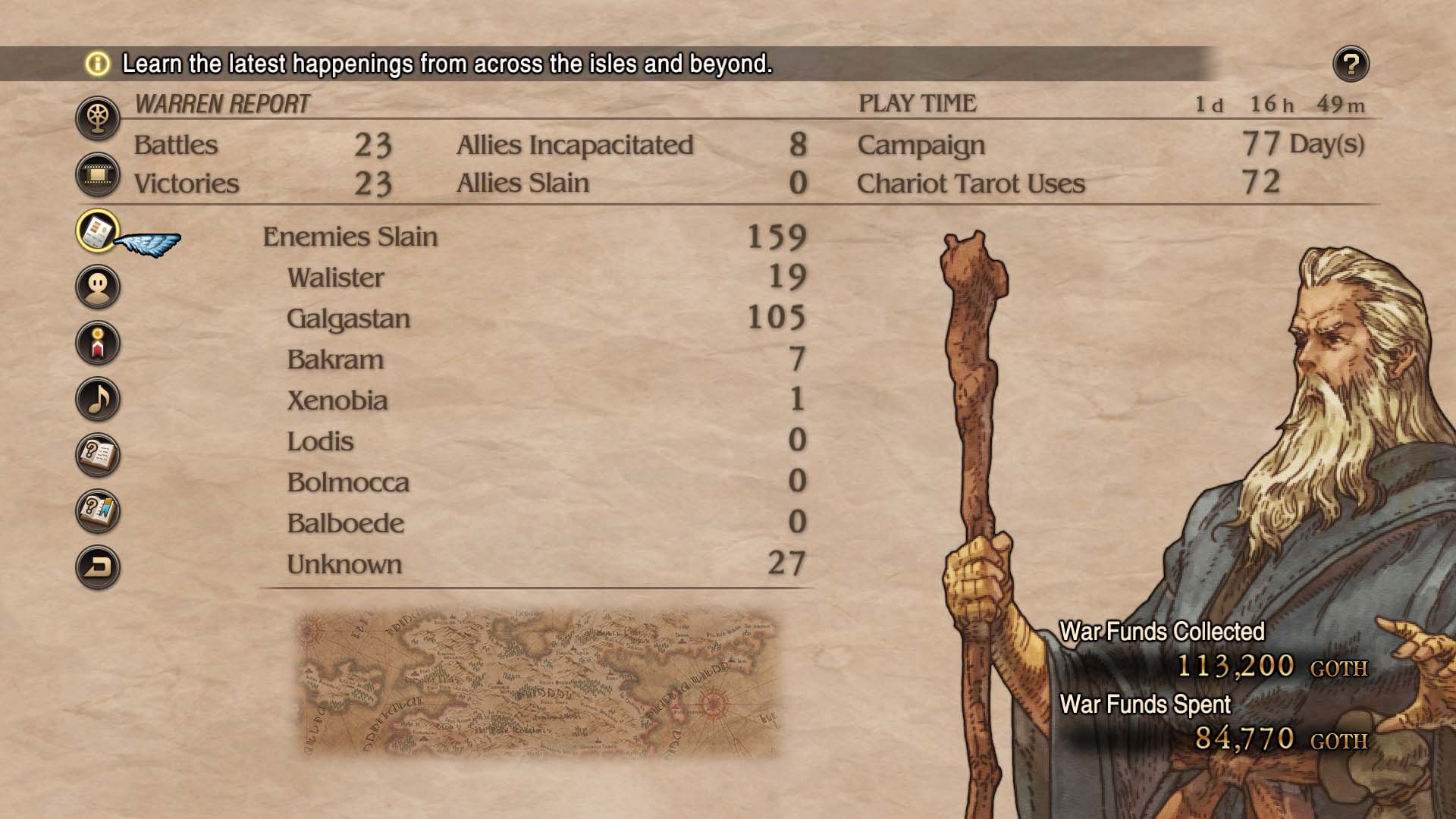This screenshot has width=1456, height=819.
Task: Click the Enemies Slain statistic label
Action: pyautogui.click(x=348, y=237)
